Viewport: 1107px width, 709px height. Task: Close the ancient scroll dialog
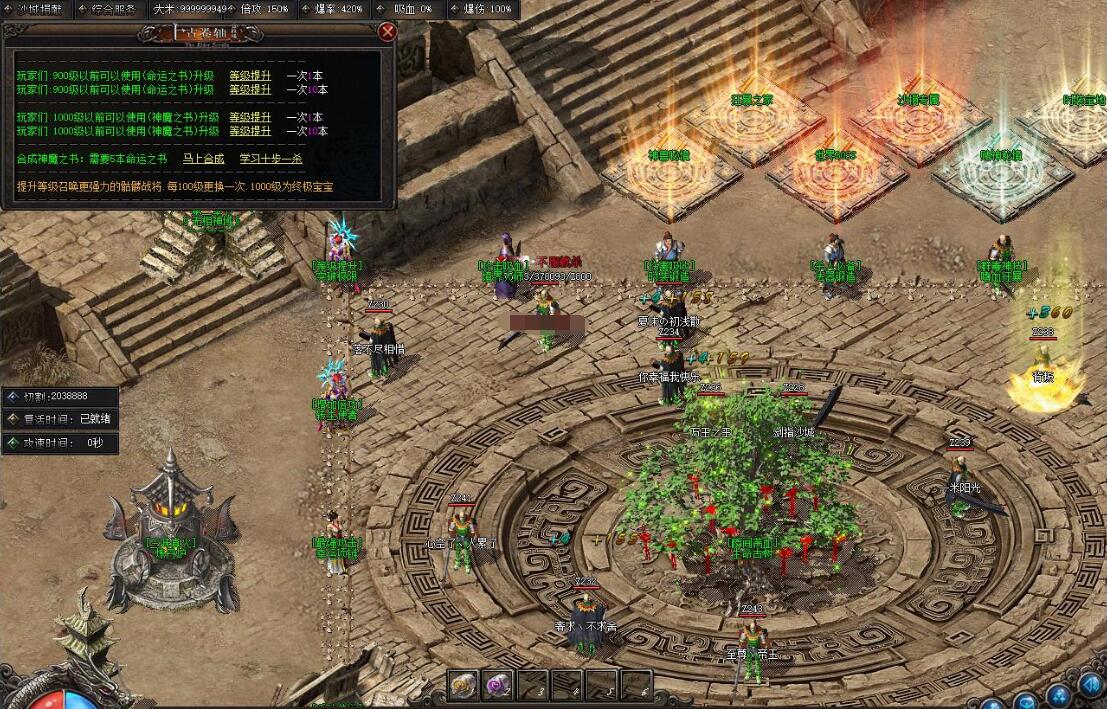[387, 31]
